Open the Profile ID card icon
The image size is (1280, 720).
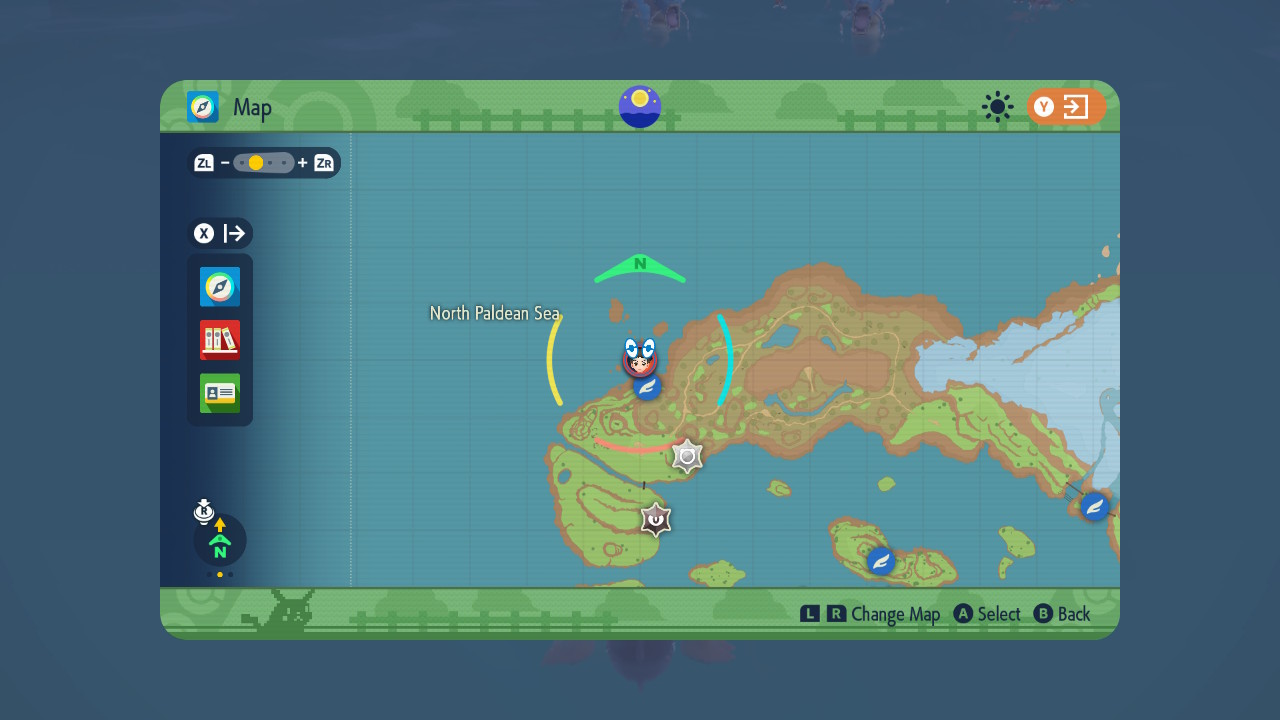tap(219, 393)
